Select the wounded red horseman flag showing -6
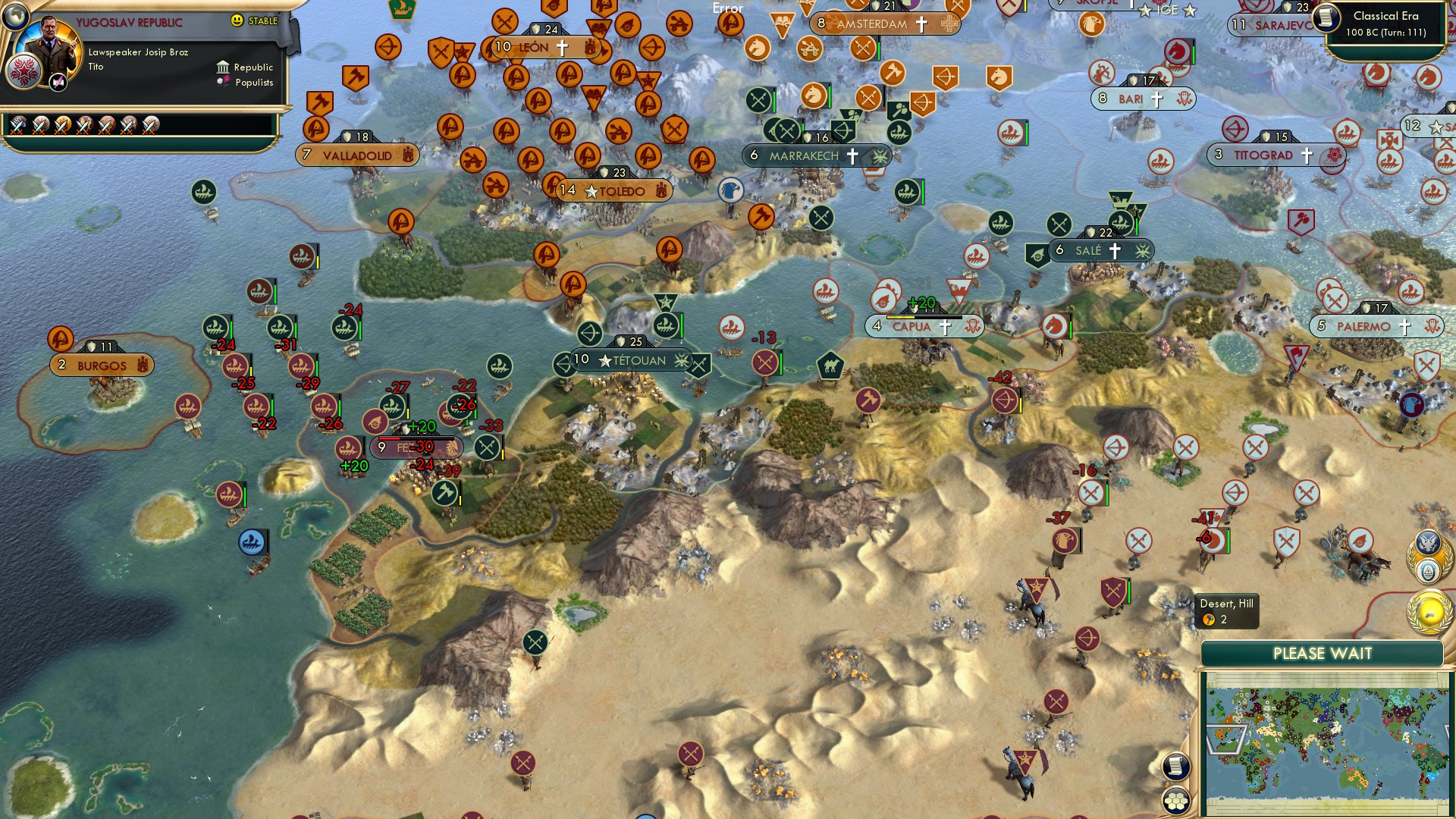This screenshot has height=819, width=1456. 1213,541
